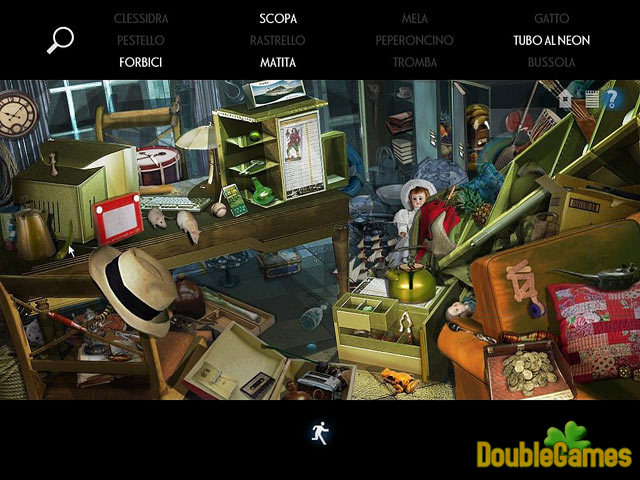Image resolution: width=640 pixels, height=480 pixels.
Task: Open the notepad journal icon
Action: (x=591, y=99)
